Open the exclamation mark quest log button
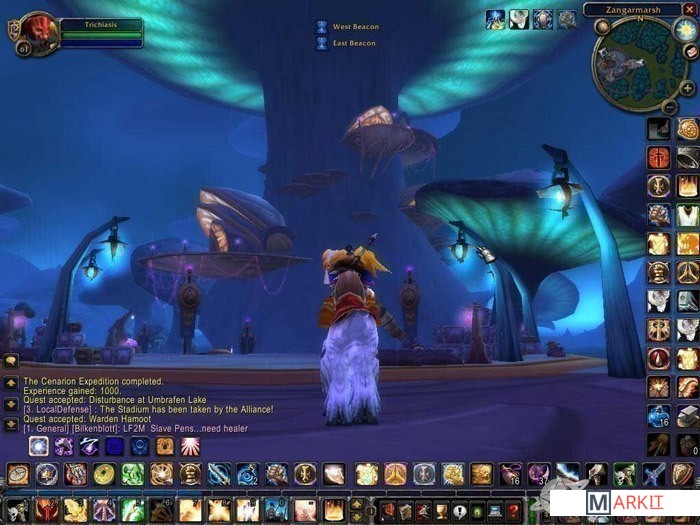The width and height of the screenshot is (700, 525). 459,510
